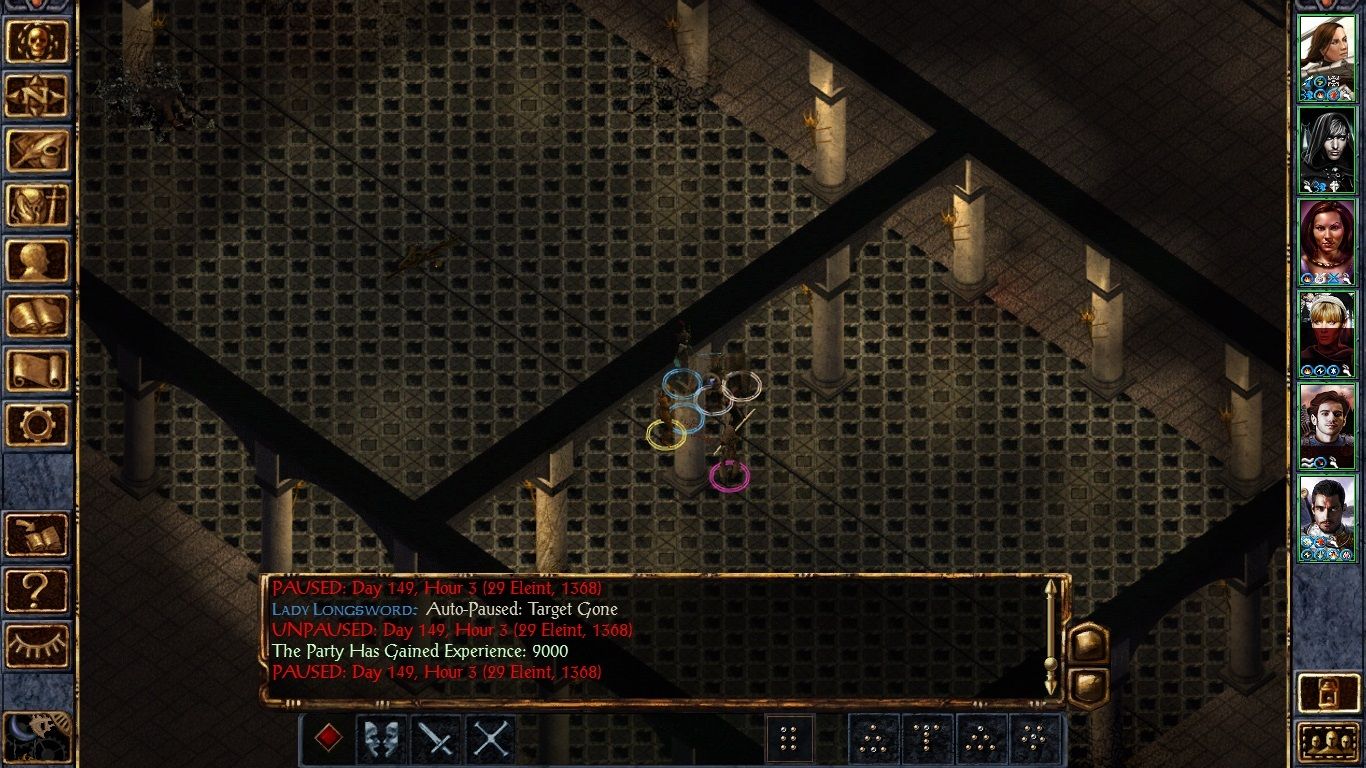
Task: Select the T-shaped party formation
Action: click(x=927, y=738)
